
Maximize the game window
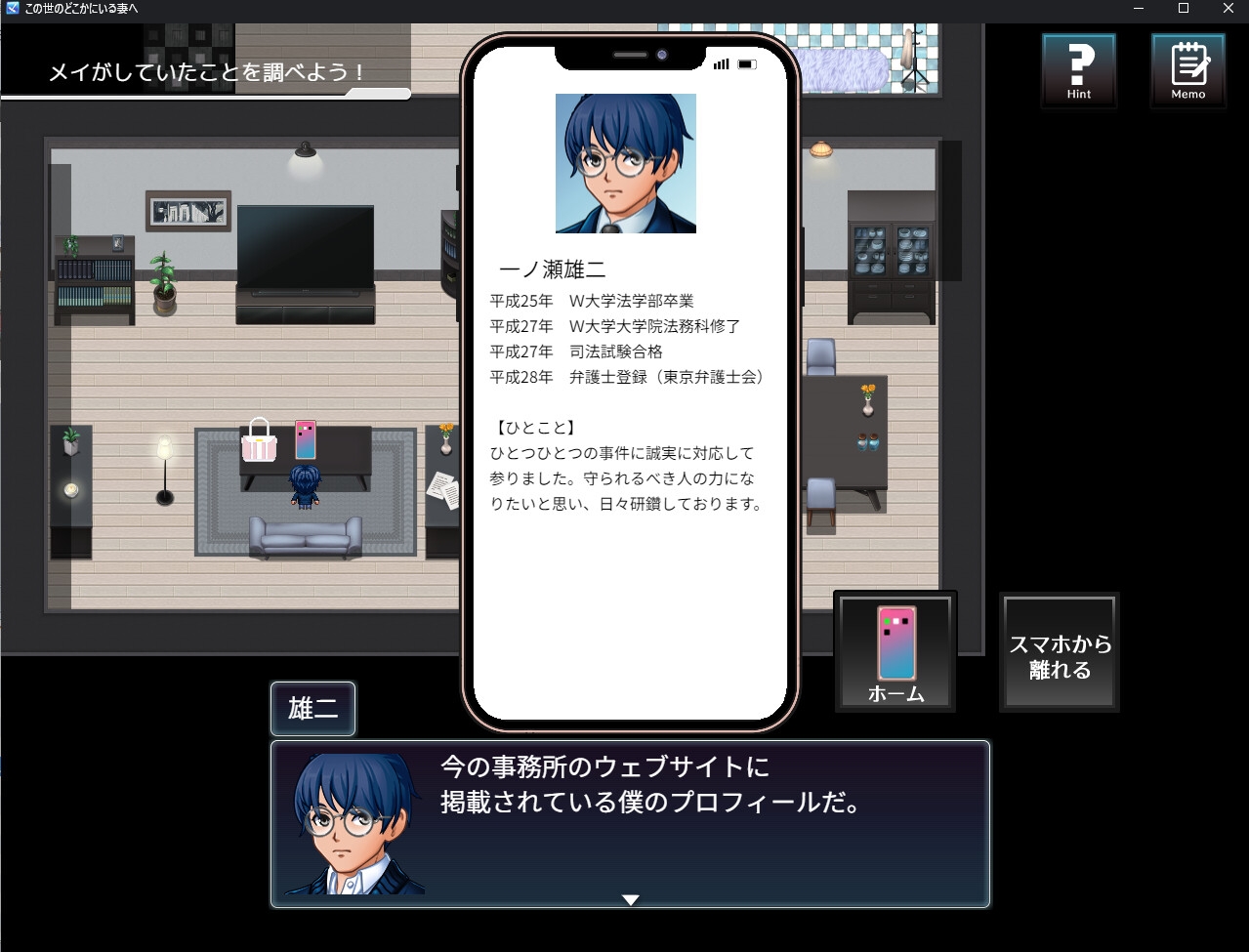[1184, 9]
